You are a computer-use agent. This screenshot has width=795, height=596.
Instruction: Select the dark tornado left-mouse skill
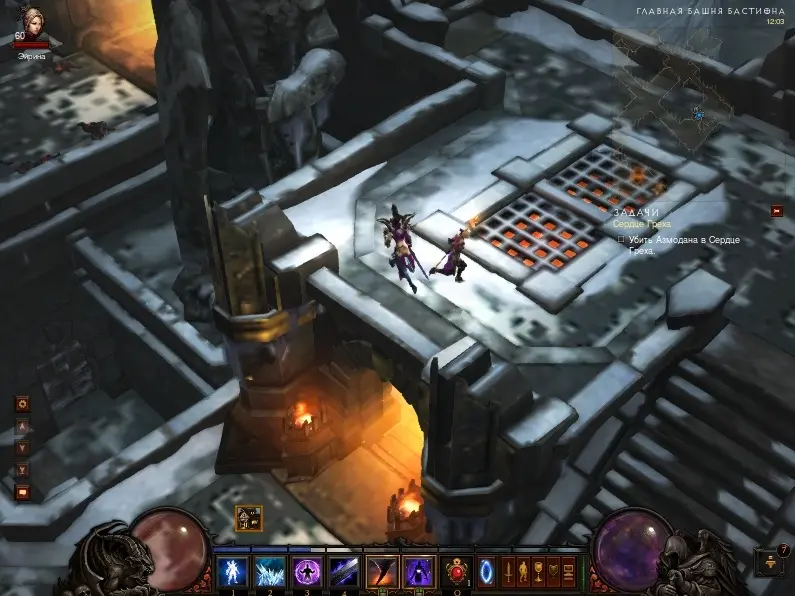pos(382,572)
